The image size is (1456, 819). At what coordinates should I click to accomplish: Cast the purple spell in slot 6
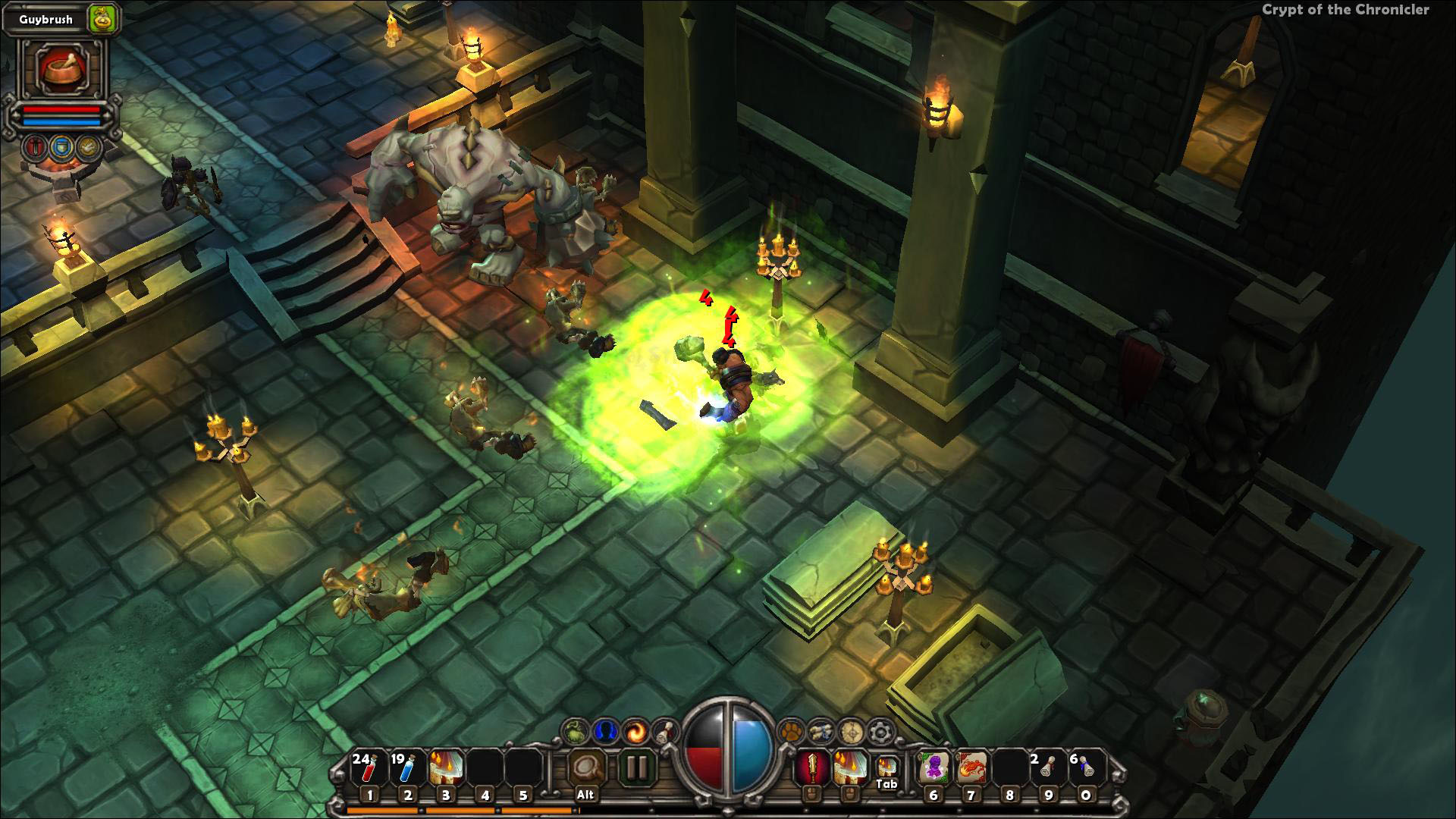click(x=933, y=768)
